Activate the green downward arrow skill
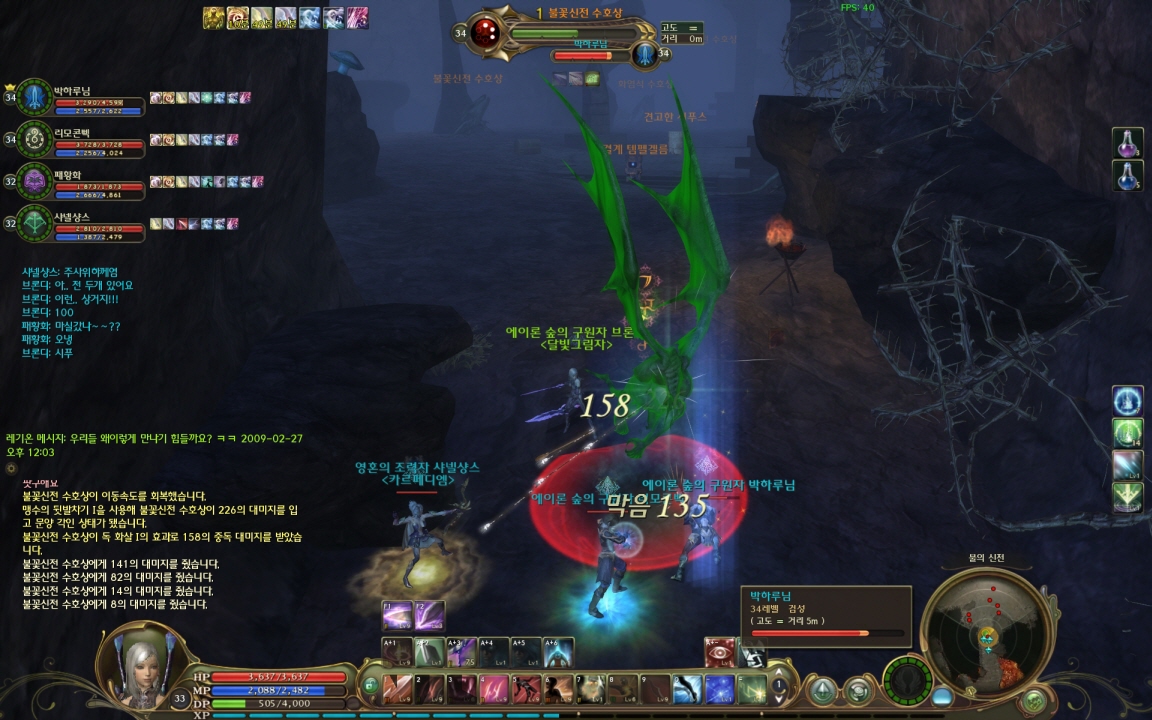The height and width of the screenshot is (720, 1152). (x=1128, y=497)
